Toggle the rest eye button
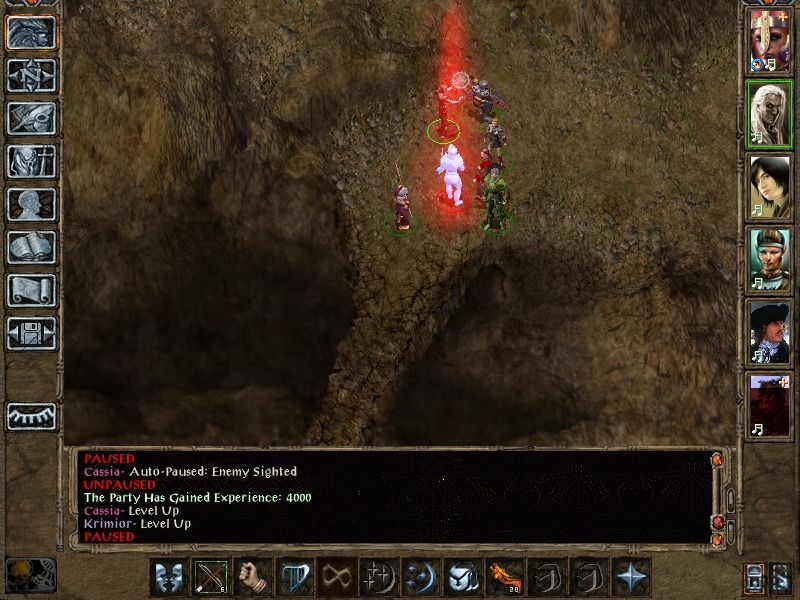This screenshot has width=800, height=600. (31, 415)
